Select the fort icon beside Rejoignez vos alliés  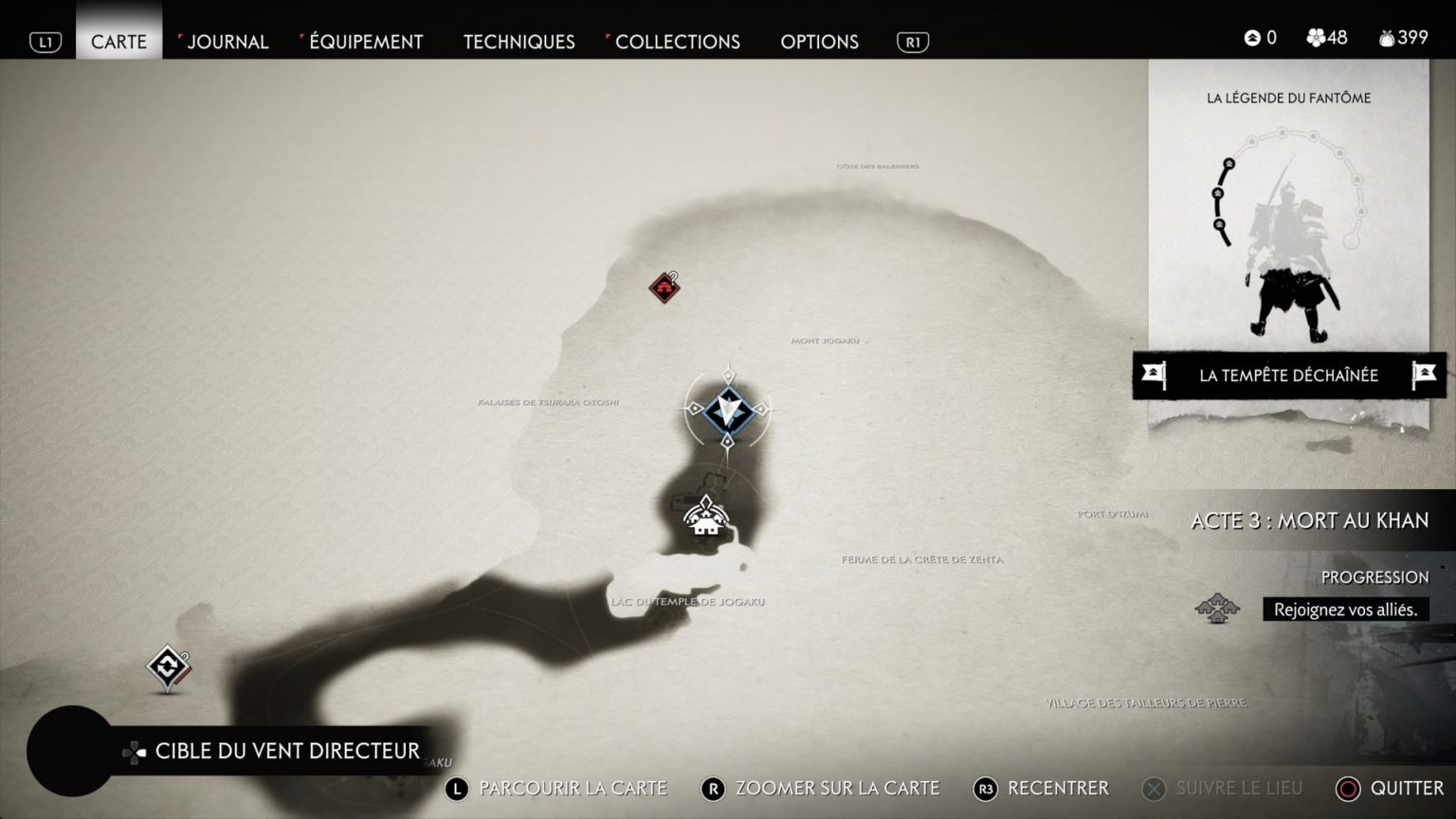point(1216,609)
